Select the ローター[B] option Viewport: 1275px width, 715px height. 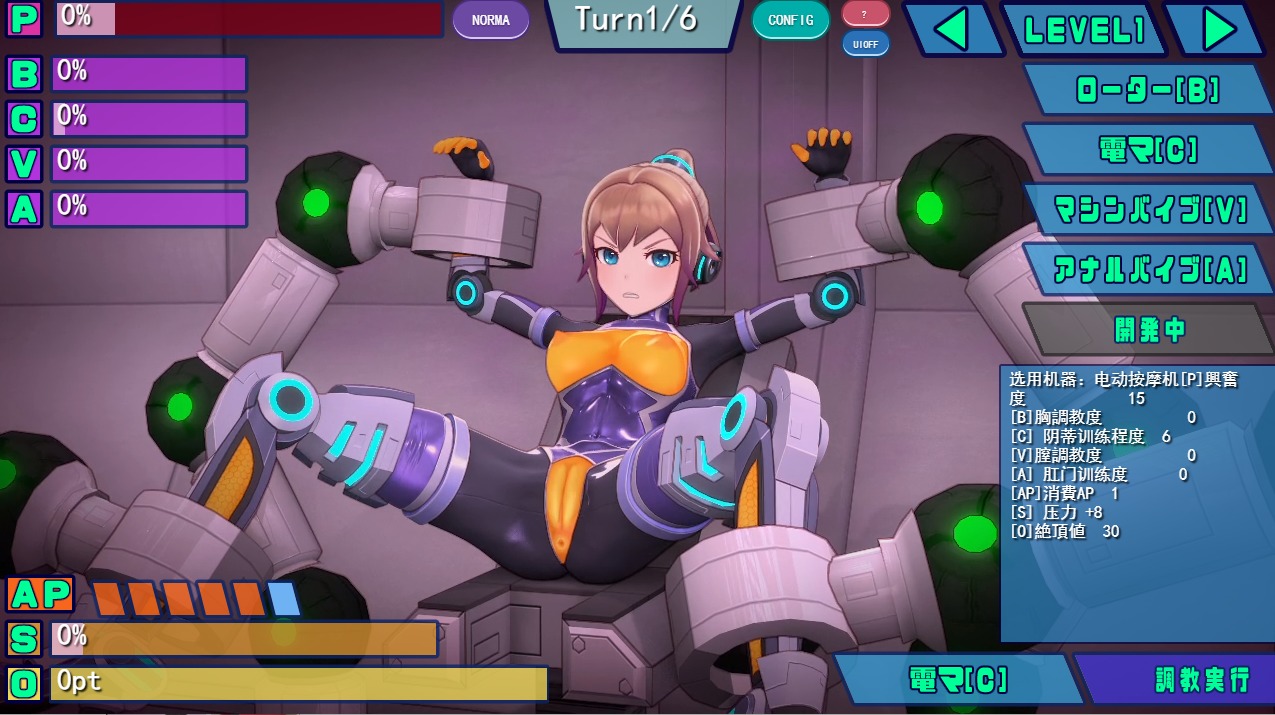(x=1146, y=90)
